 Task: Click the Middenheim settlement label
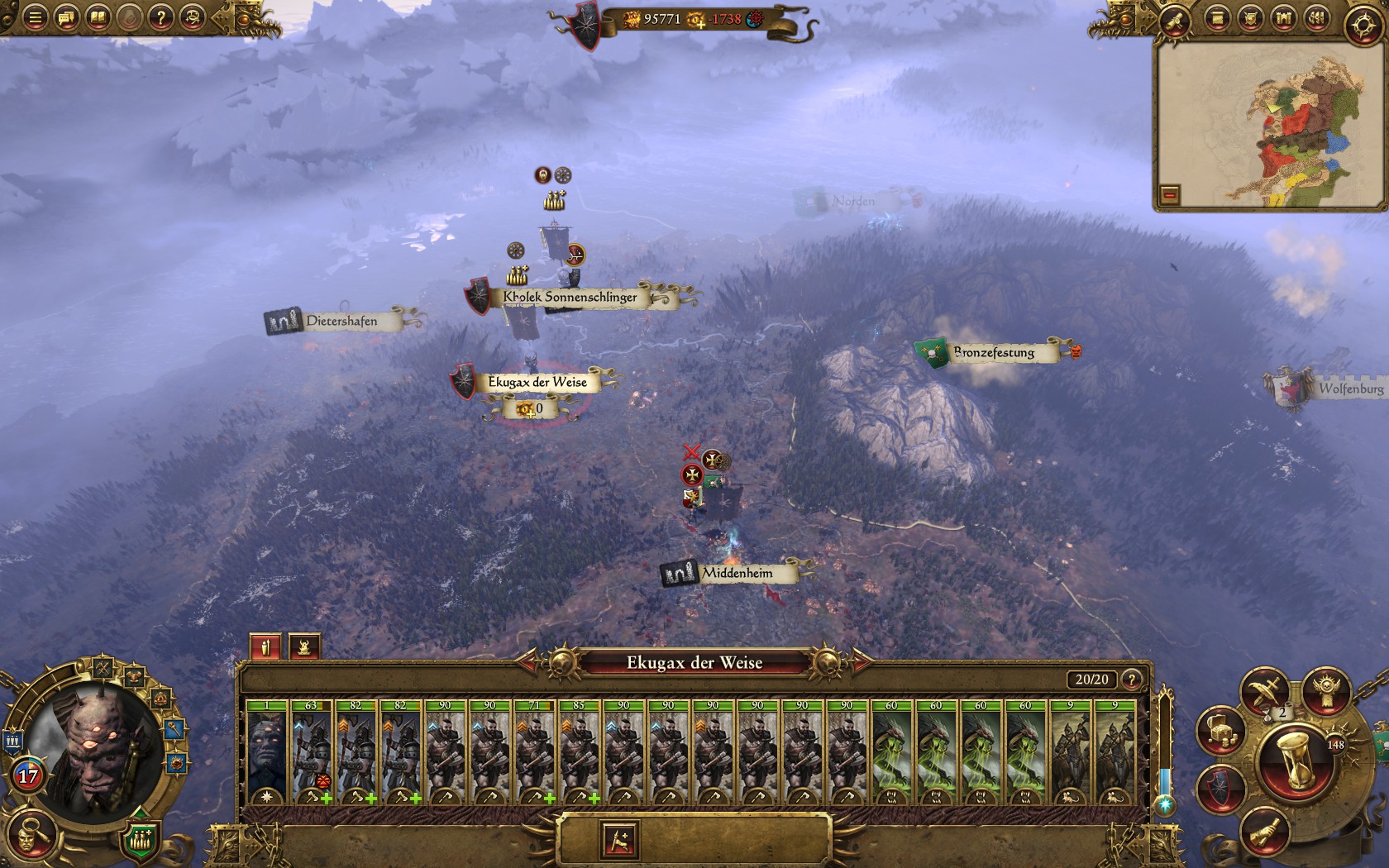pos(737,573)
